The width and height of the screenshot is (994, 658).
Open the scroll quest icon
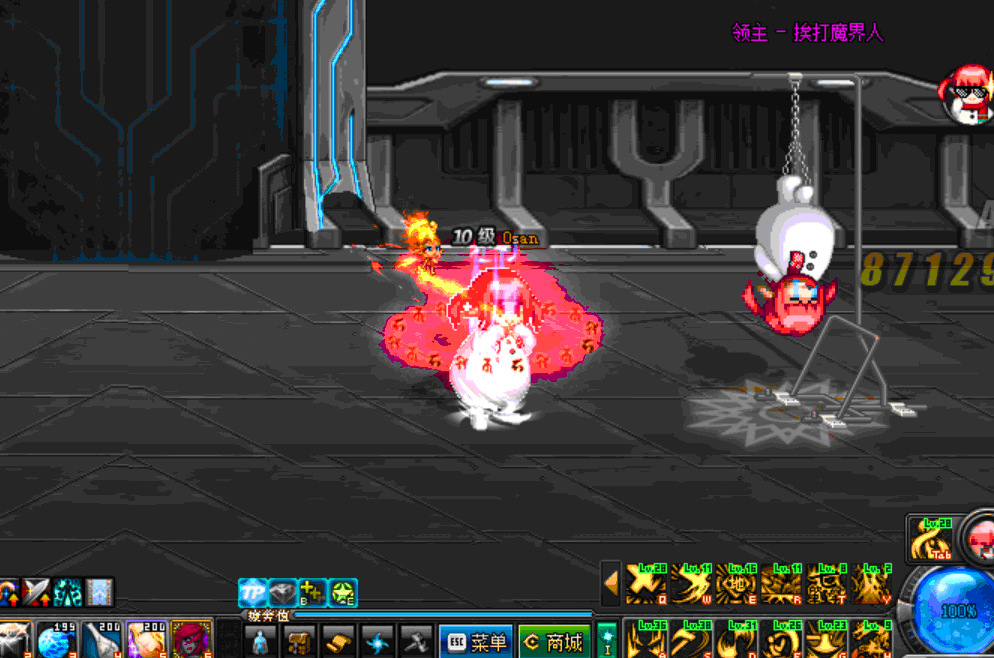coord(337,641)
